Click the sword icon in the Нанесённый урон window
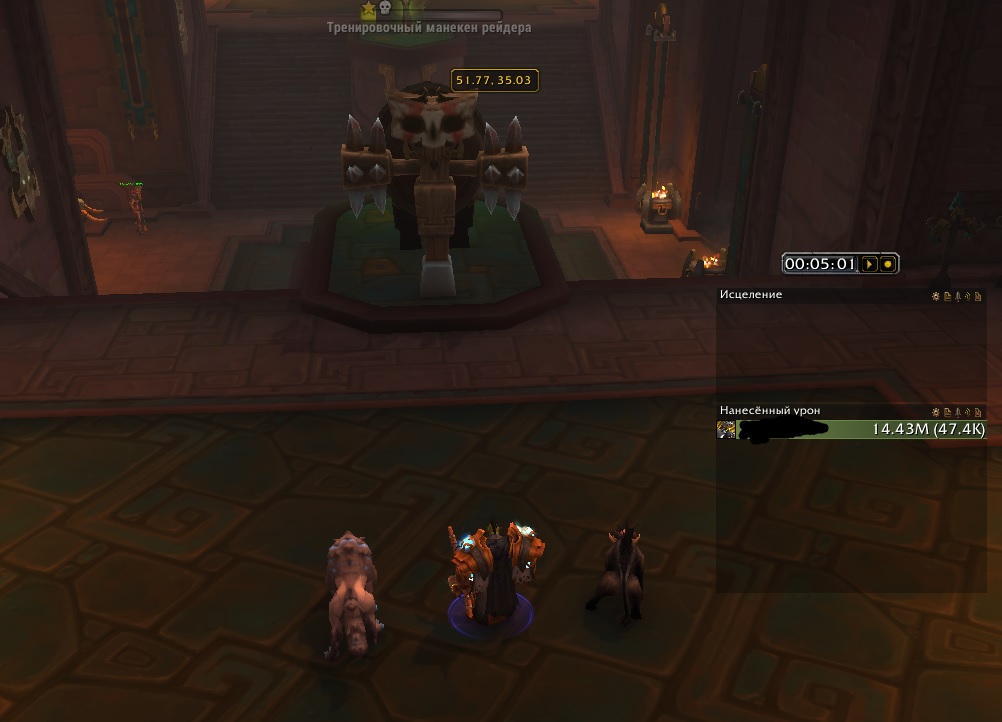Image resolution: width=1002 pixels, height=722 pixels. [x=957, y=411]
